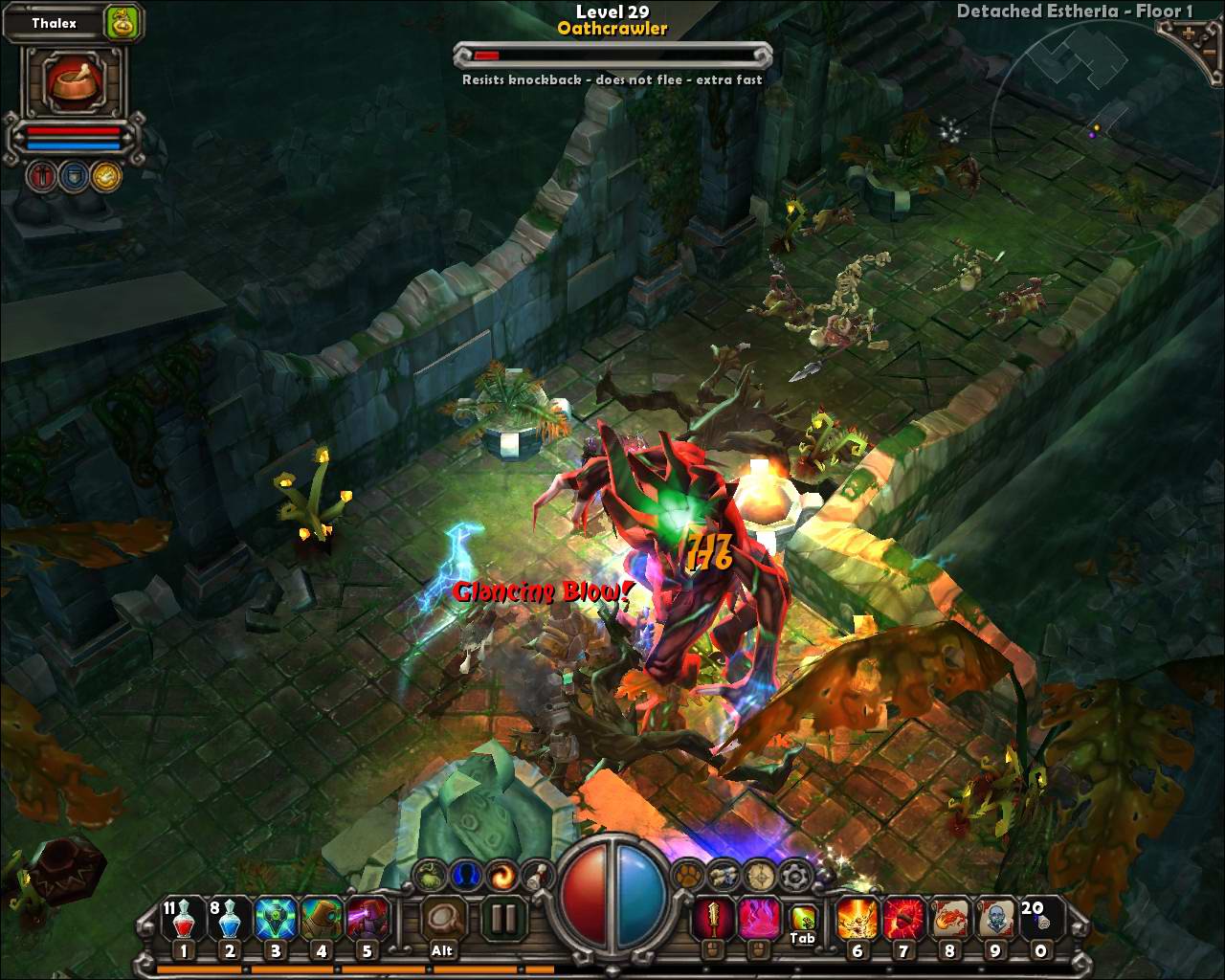Select the left-mouse weapon attack skill
Screen dimensions: 1225x980
711,920
